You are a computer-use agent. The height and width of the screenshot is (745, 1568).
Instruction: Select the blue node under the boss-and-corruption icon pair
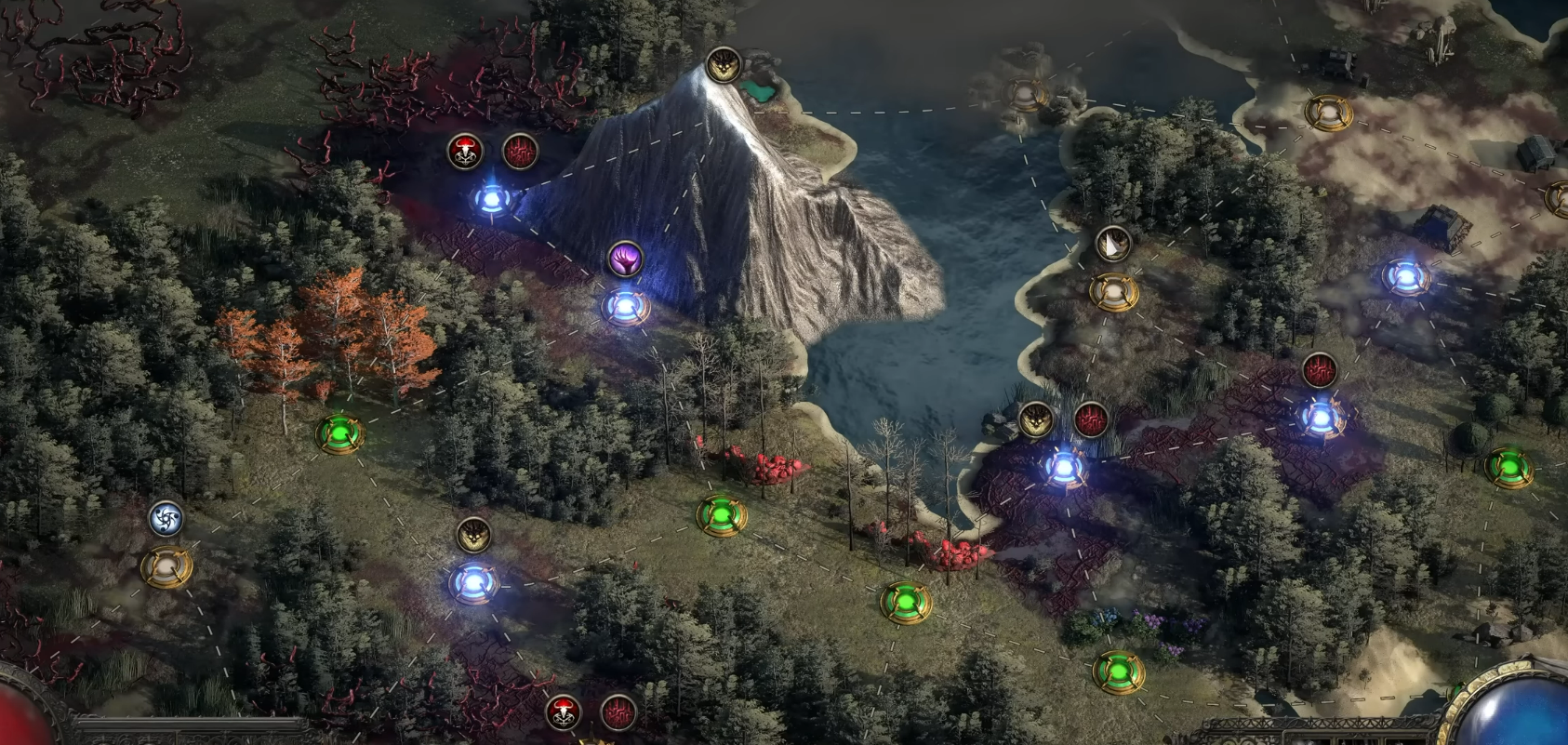point(1063,467)
